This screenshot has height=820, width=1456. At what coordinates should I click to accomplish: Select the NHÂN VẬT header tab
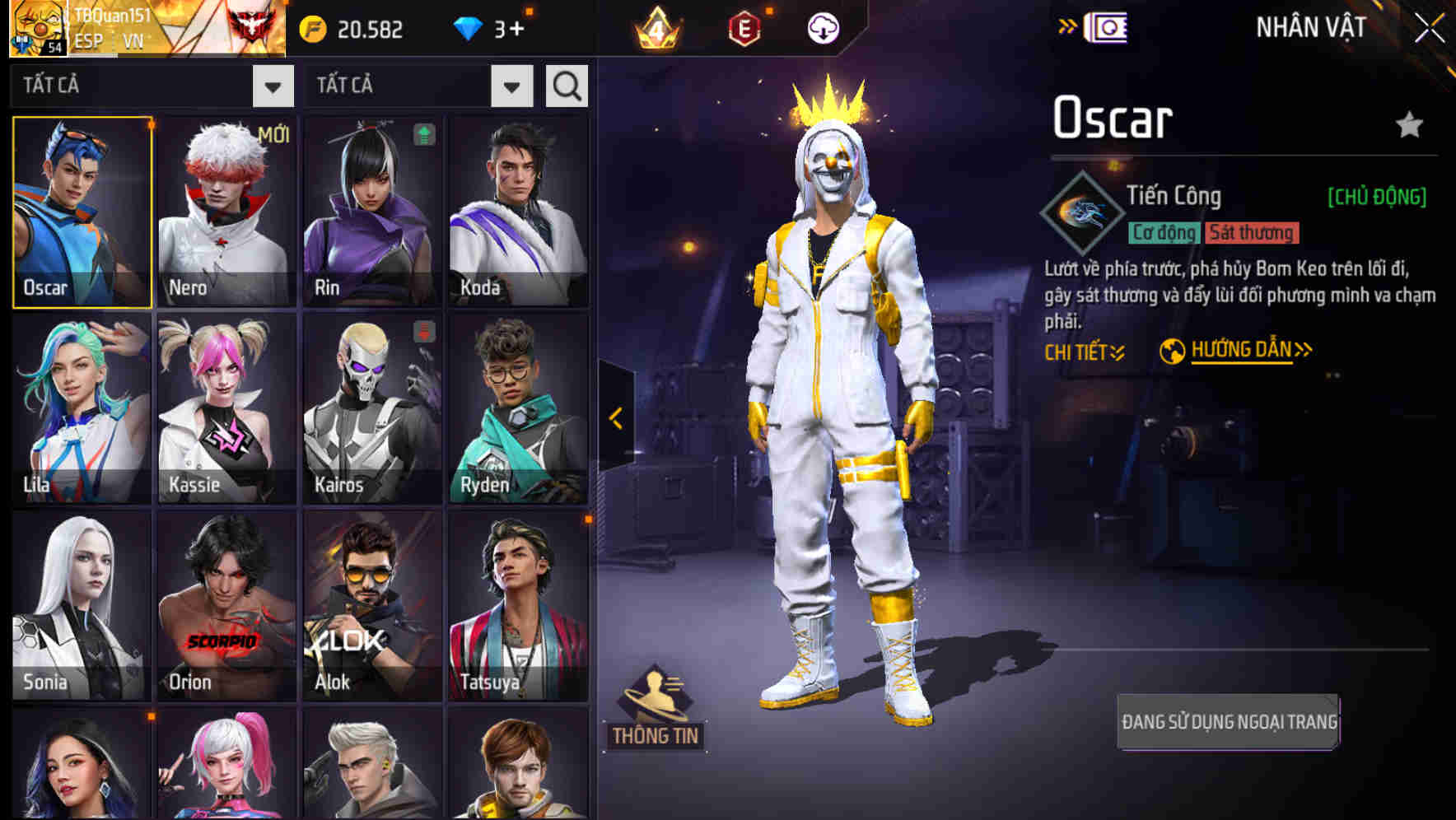coord(1309,27)
